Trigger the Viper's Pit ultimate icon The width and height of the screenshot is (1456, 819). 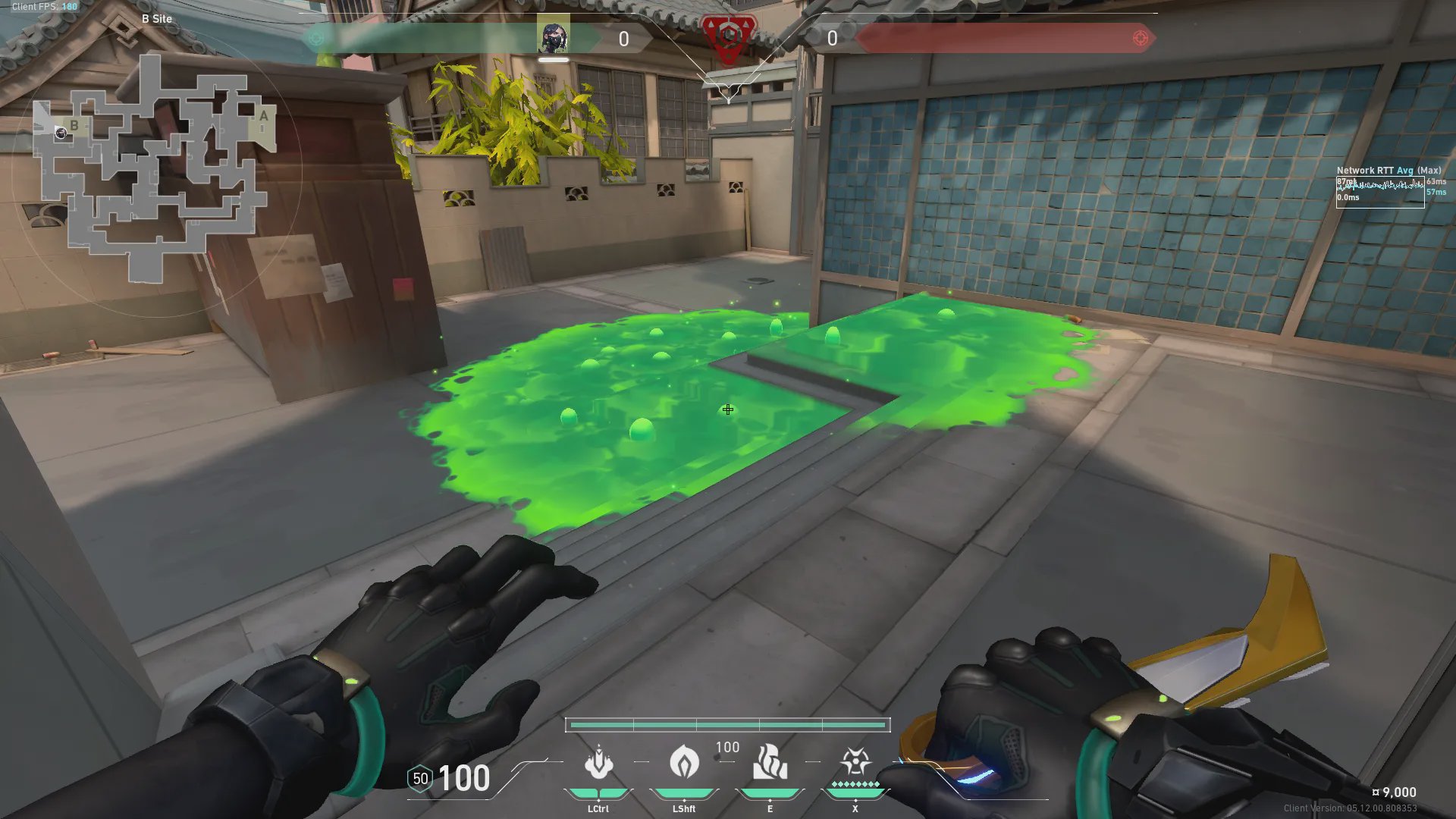(855, 761)
